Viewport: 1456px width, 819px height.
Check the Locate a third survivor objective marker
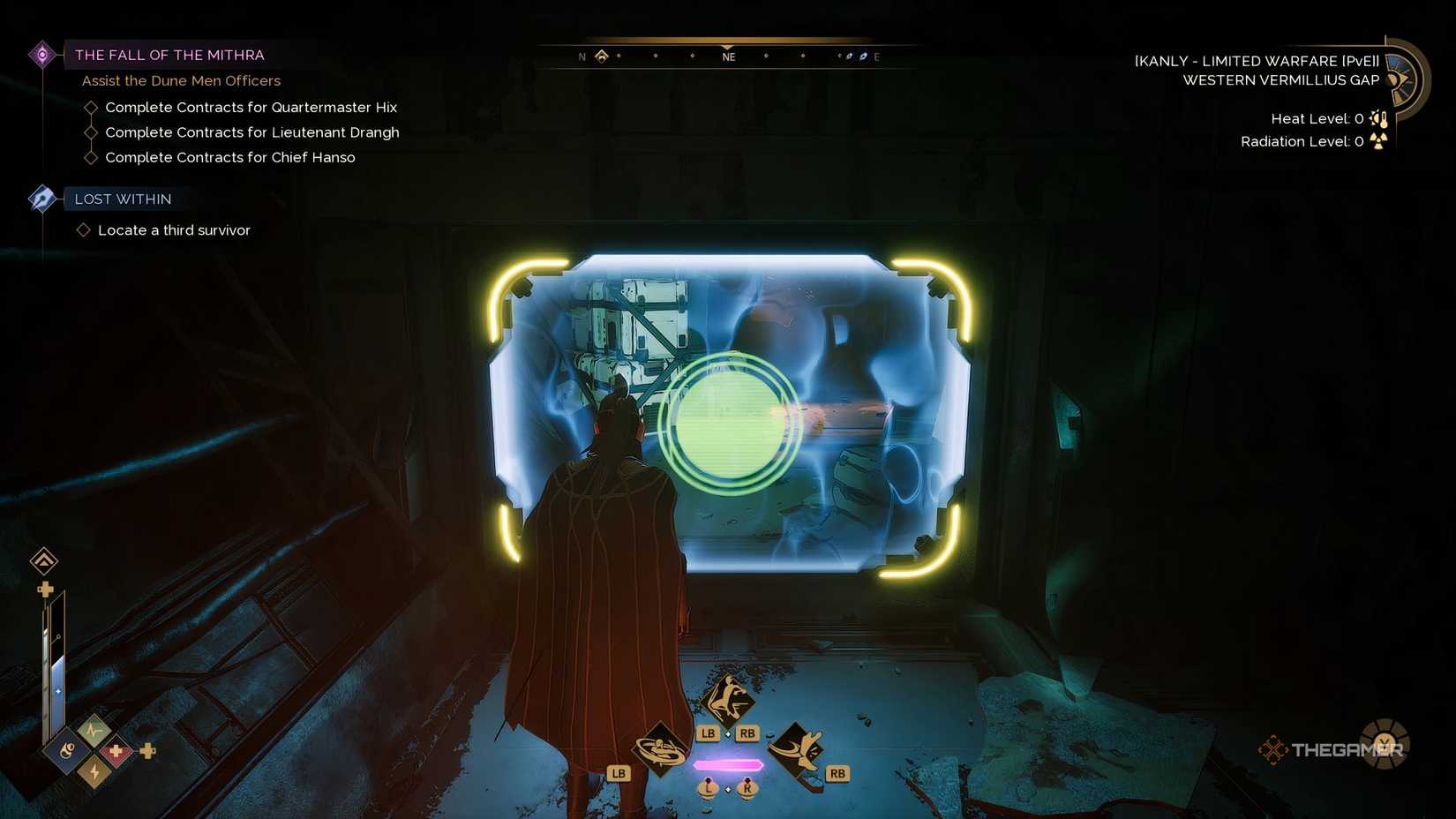coord(84,229)
